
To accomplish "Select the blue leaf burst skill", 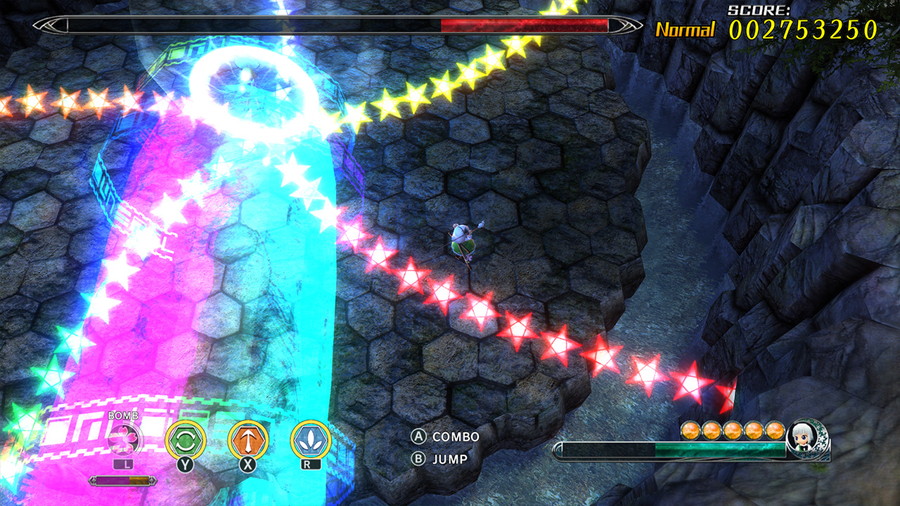I will click(x=310, y=438).
